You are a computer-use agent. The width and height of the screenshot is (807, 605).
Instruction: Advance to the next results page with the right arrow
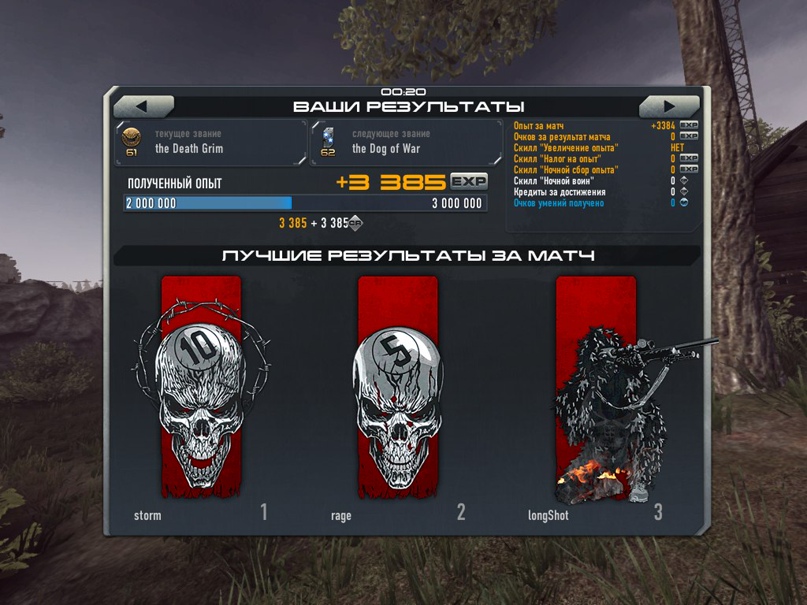coord(669,106)
